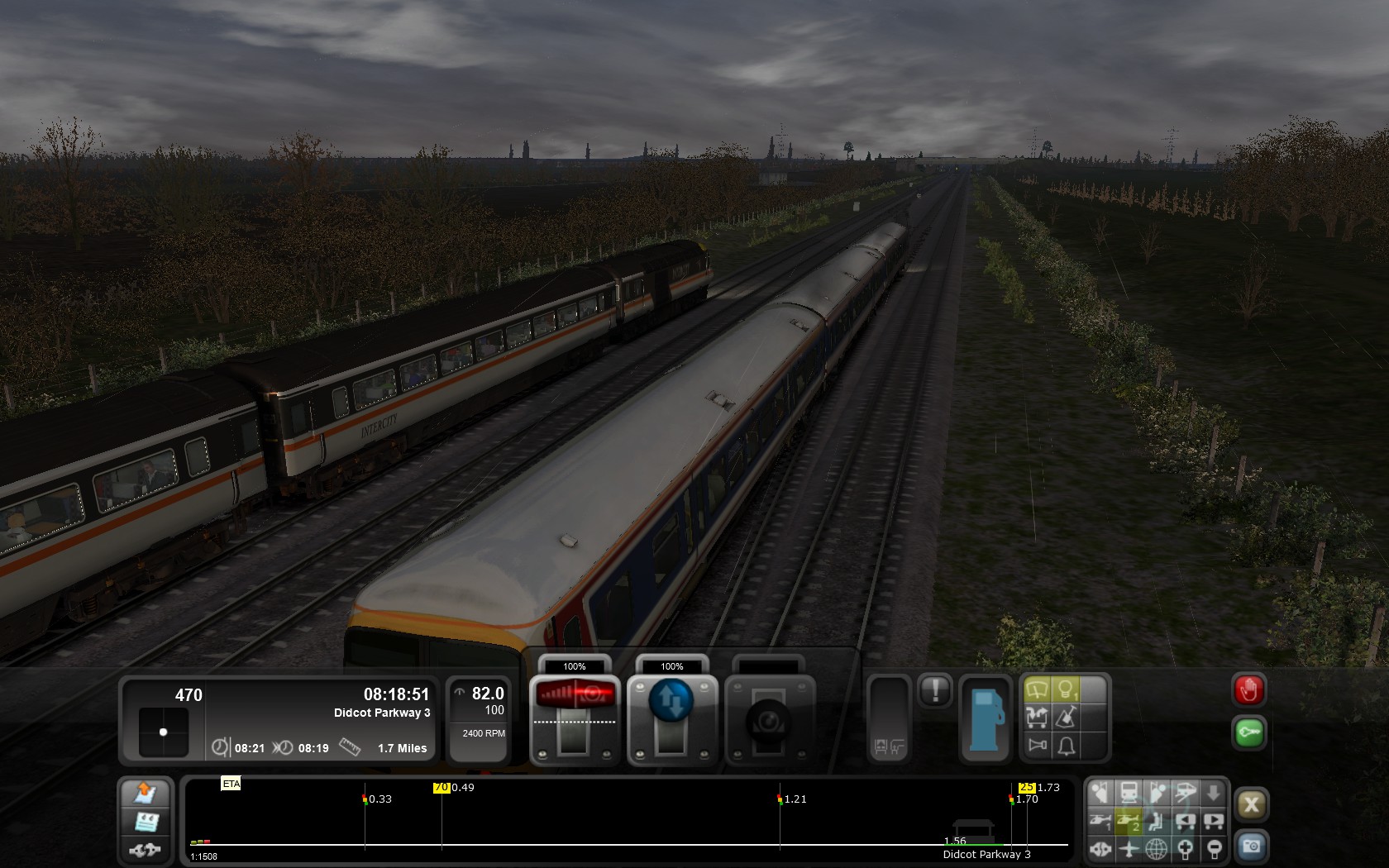Viewport: 1389px width, 868px height.
Task: Click the green key start button
Action: point(1248,732)
